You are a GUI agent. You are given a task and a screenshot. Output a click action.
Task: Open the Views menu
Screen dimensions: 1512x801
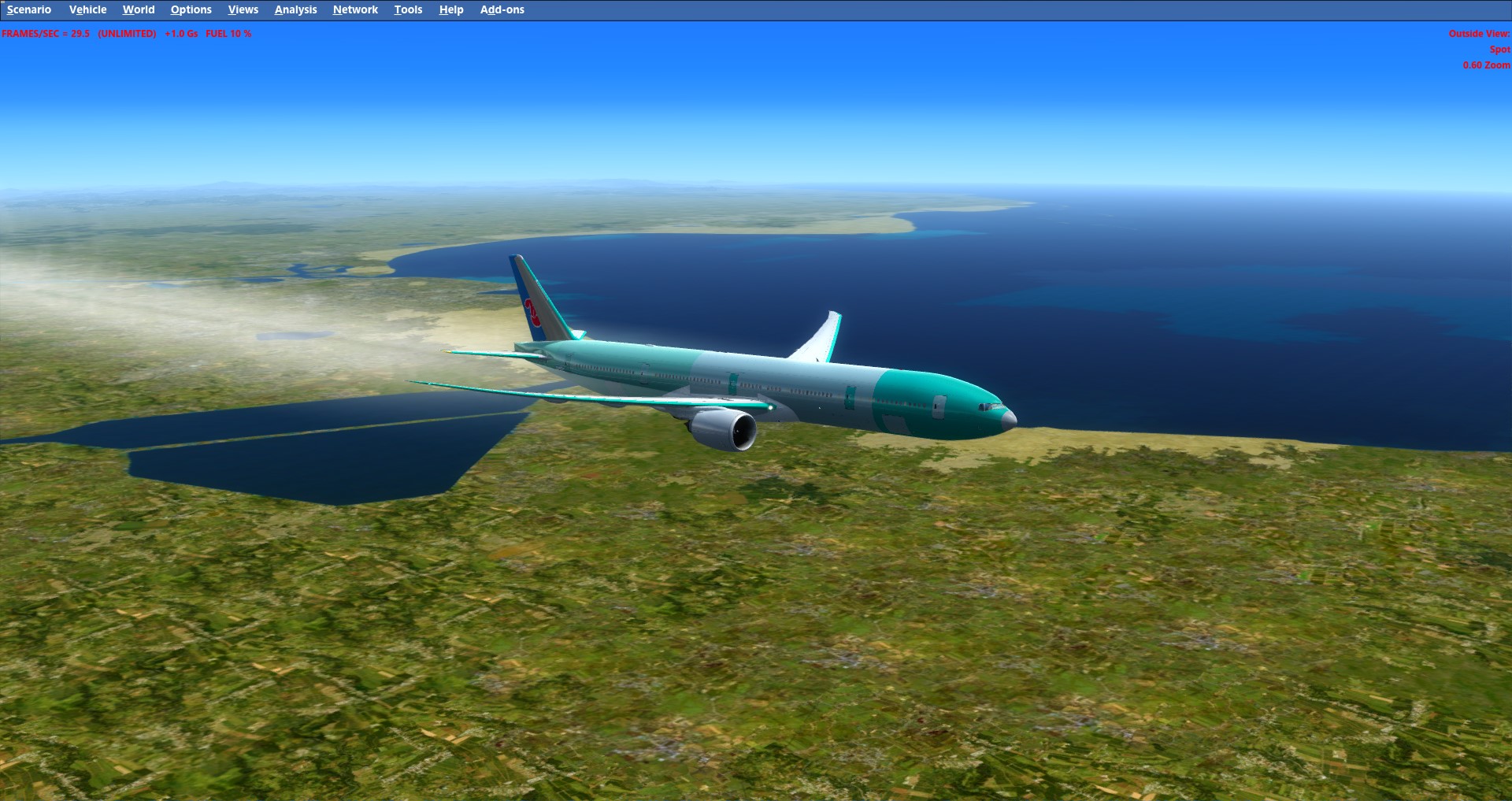click(243, 9)
